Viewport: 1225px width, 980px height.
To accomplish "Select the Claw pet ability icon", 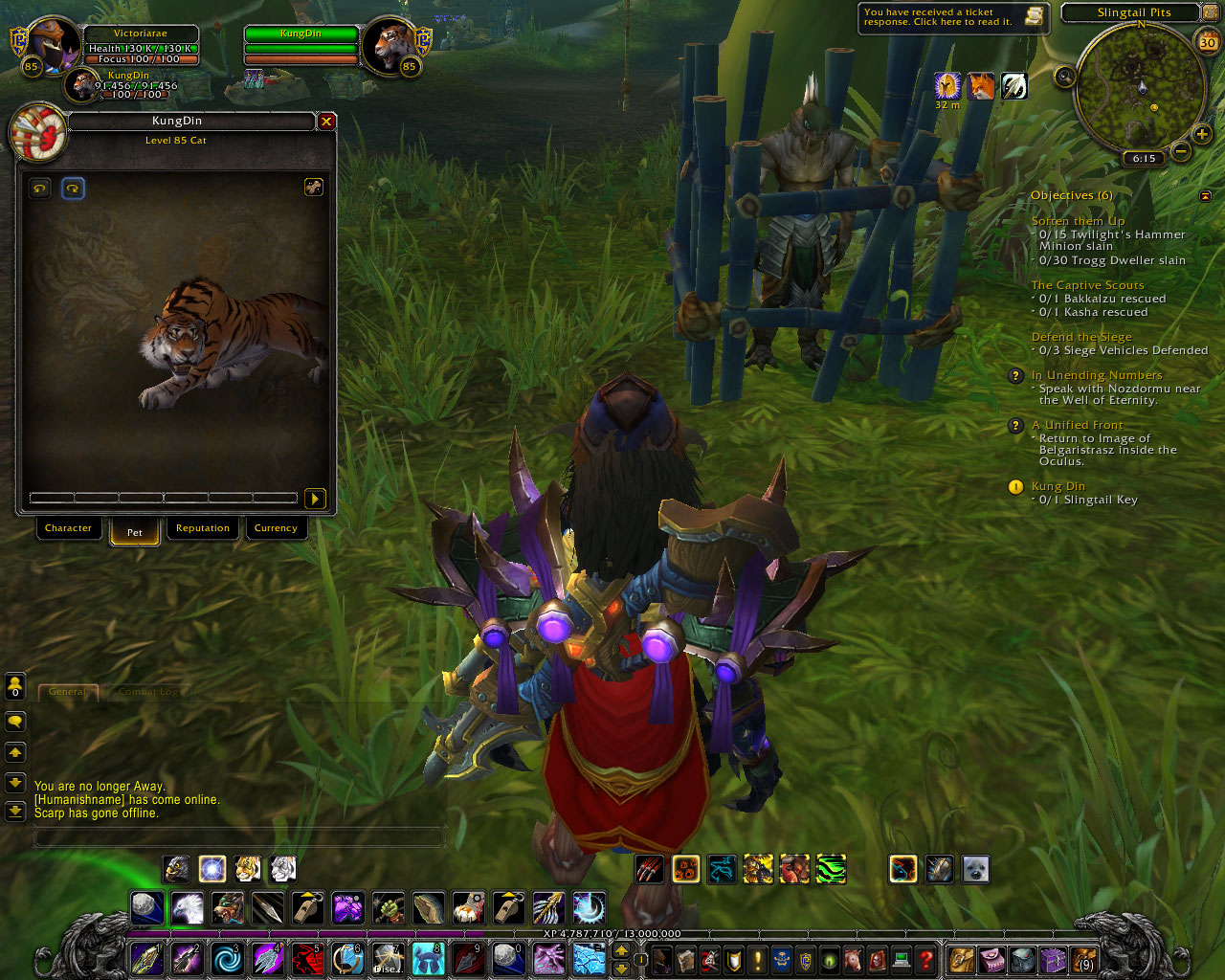I will point(649,868).
